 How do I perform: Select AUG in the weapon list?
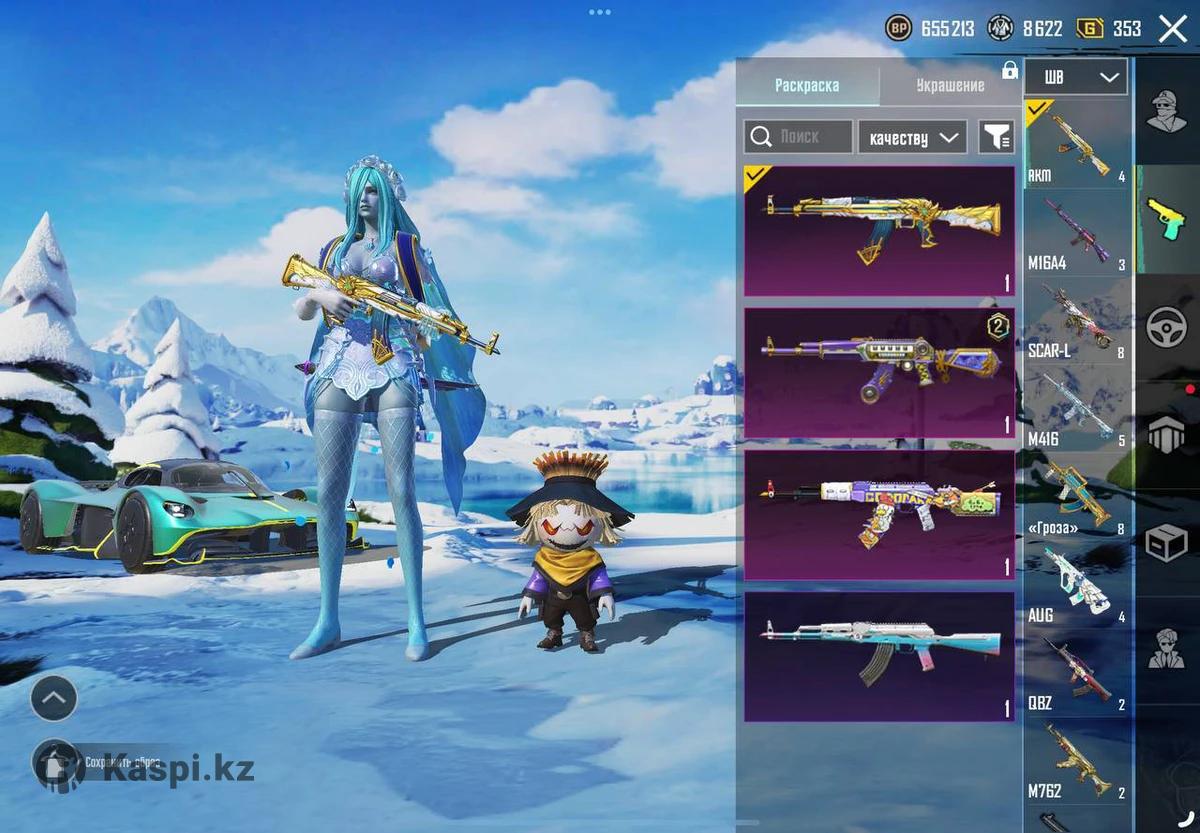click(1077, 586)
